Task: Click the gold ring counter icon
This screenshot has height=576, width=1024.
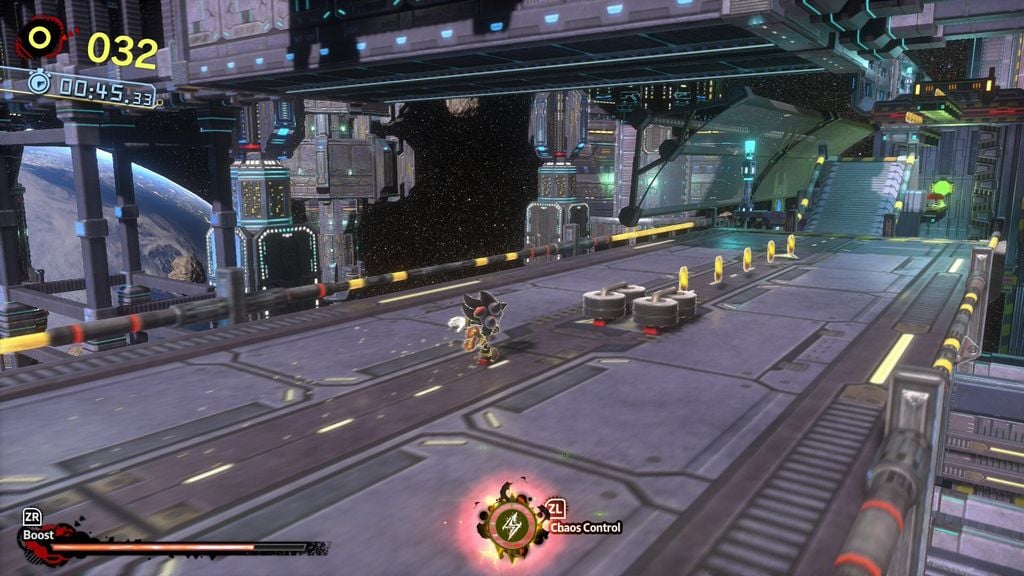Action: [x=41, y=38]
